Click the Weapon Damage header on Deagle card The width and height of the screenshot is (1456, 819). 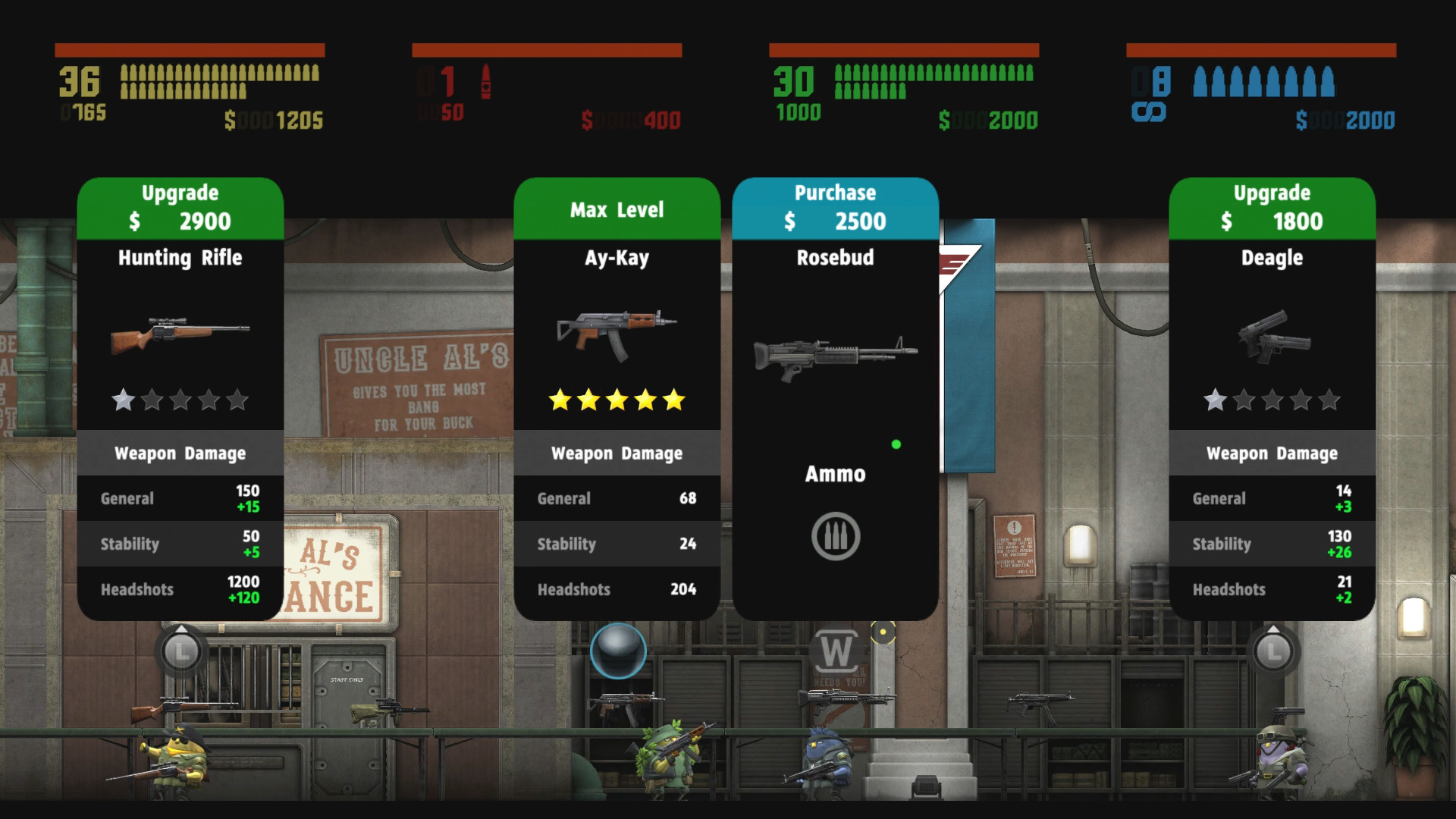[1271, 453]
